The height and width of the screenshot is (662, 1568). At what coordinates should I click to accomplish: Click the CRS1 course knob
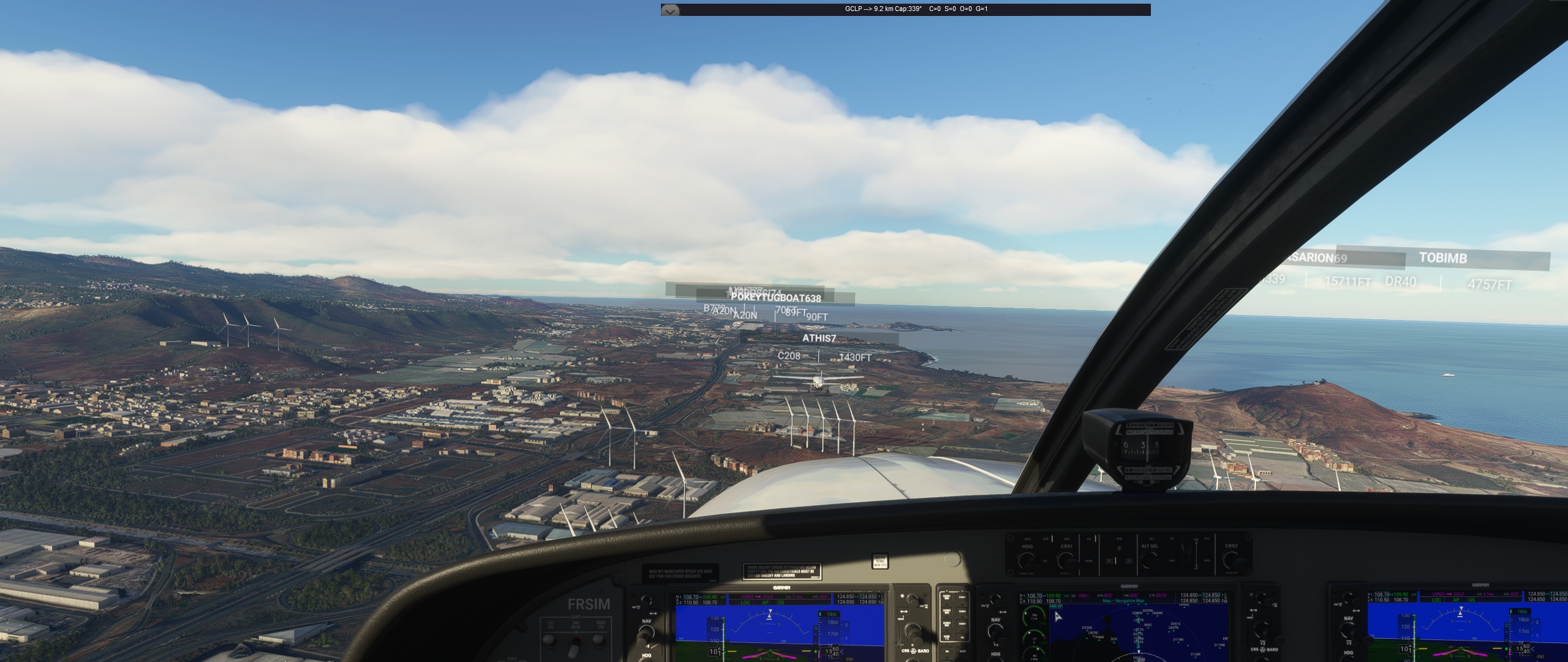tap(1066, 560)
